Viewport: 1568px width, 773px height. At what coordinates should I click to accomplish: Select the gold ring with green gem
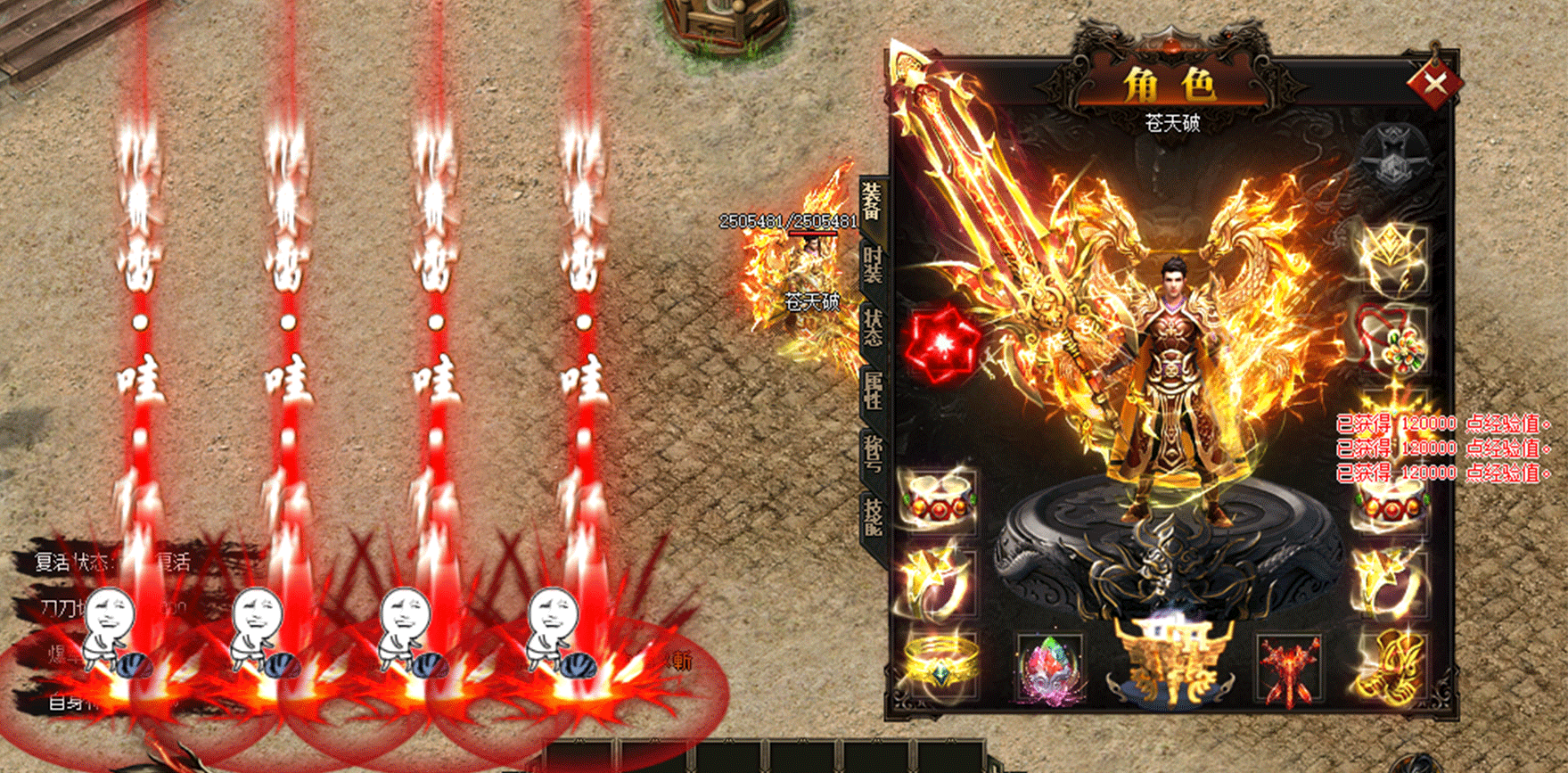940,663
